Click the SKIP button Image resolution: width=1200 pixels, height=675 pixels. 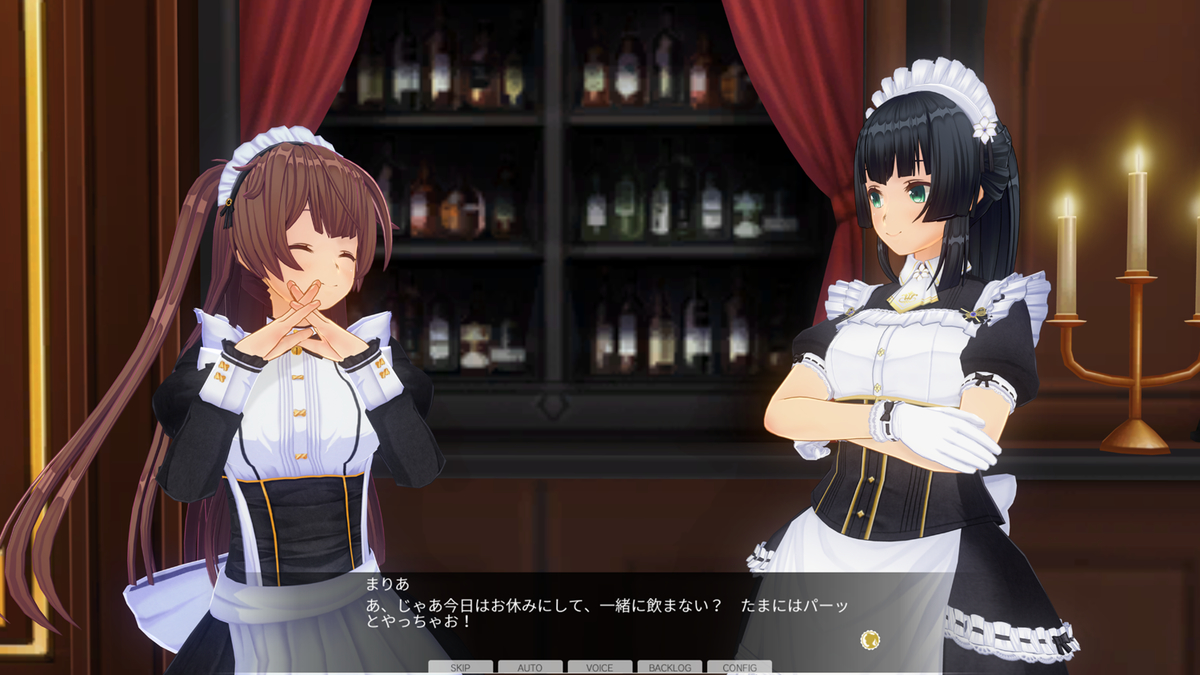tap(460, 667)
